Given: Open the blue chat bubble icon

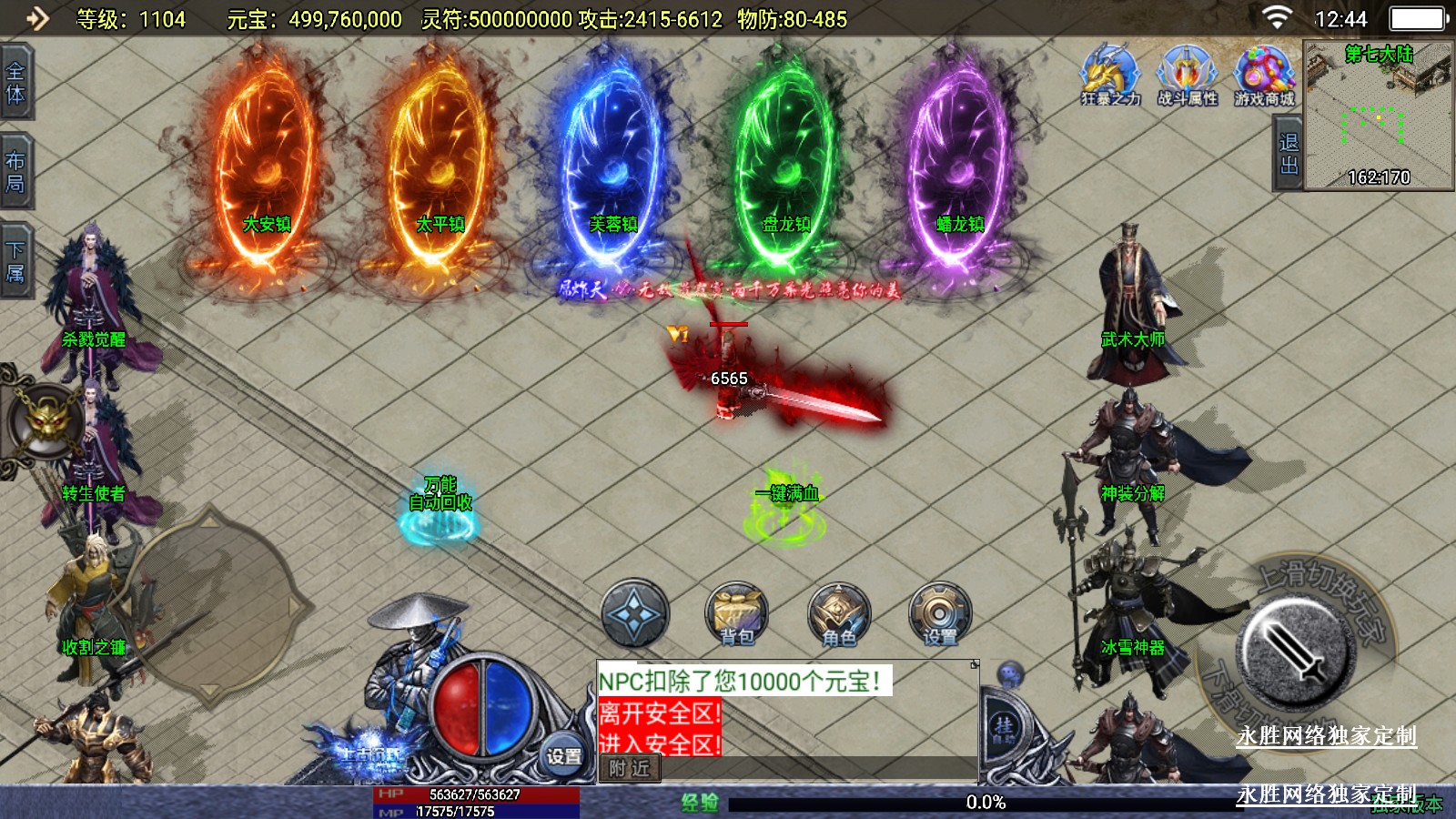Looking at the screenshot, I should 1010,675.
